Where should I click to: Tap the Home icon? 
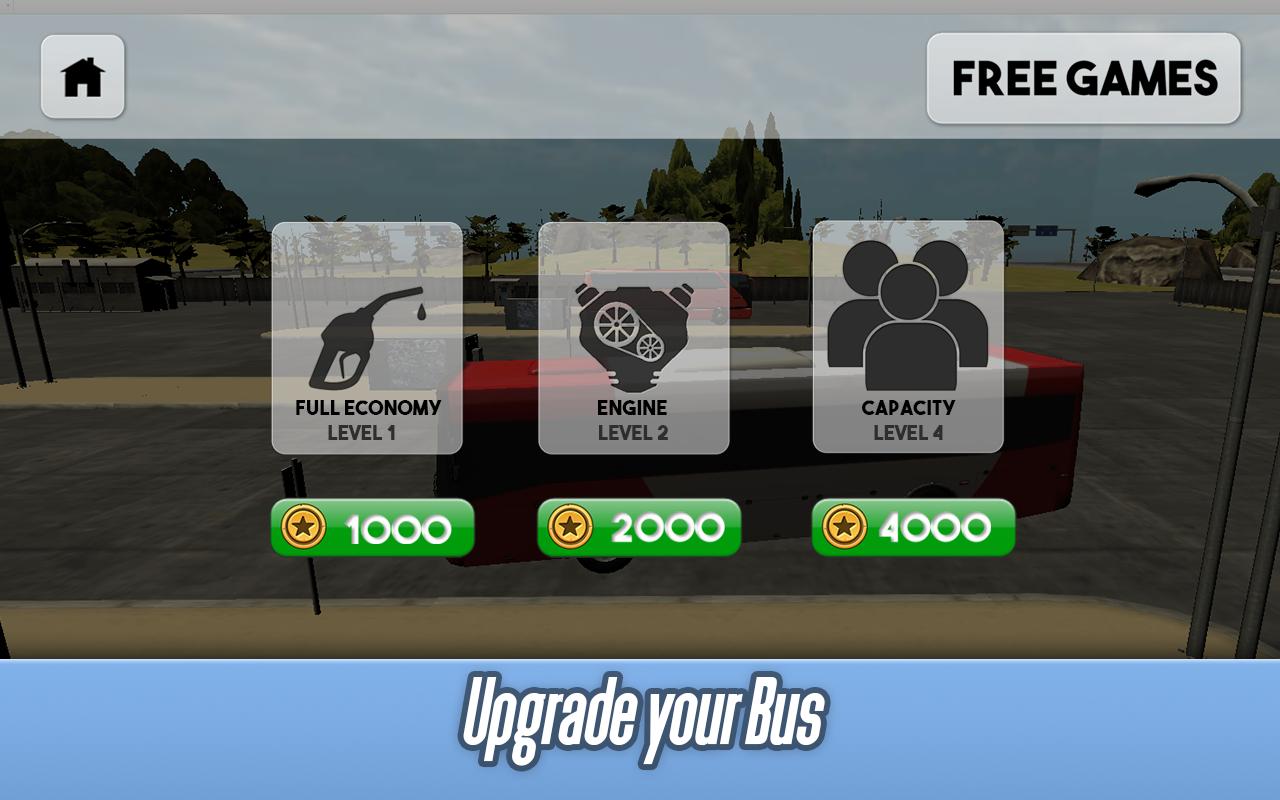(82, 75)
